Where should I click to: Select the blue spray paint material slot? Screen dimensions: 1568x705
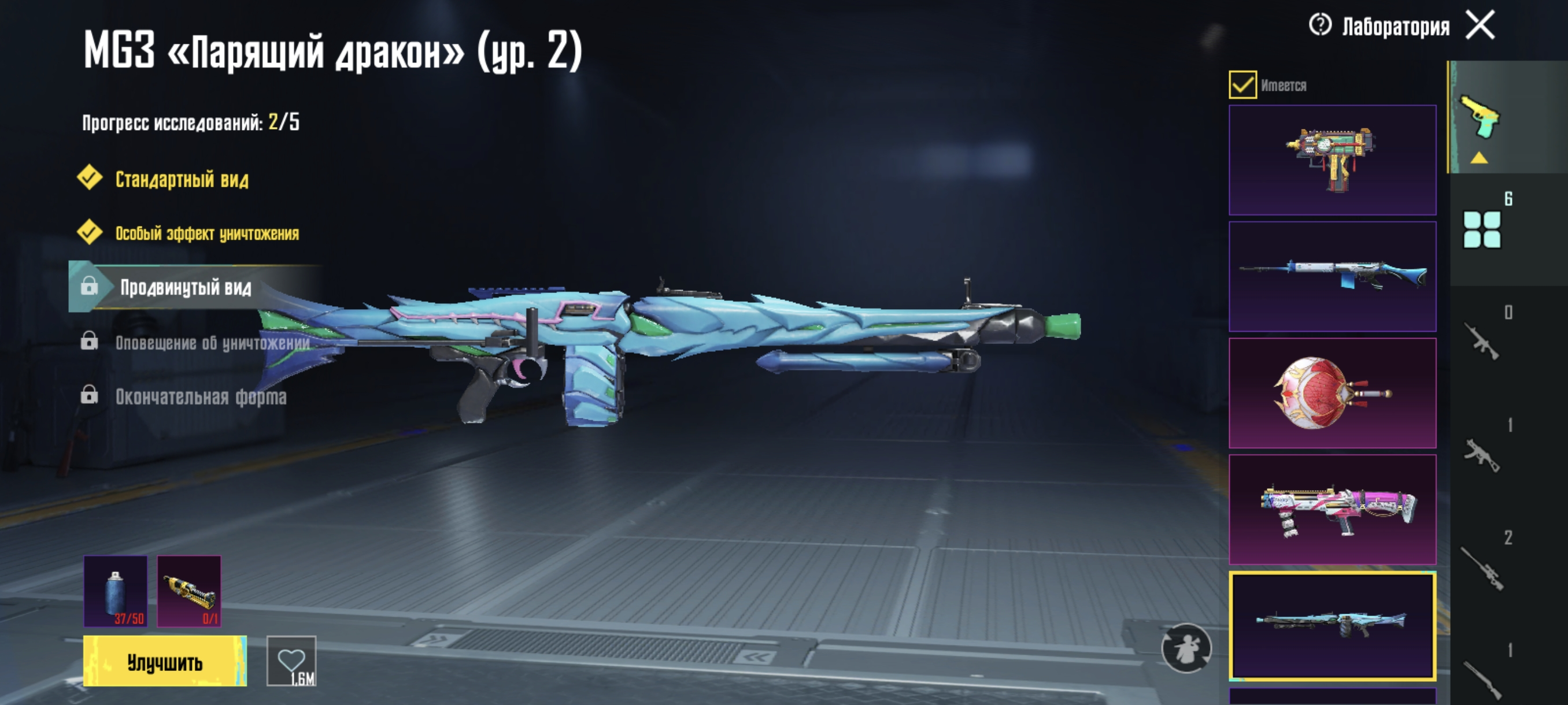point(116,591)
